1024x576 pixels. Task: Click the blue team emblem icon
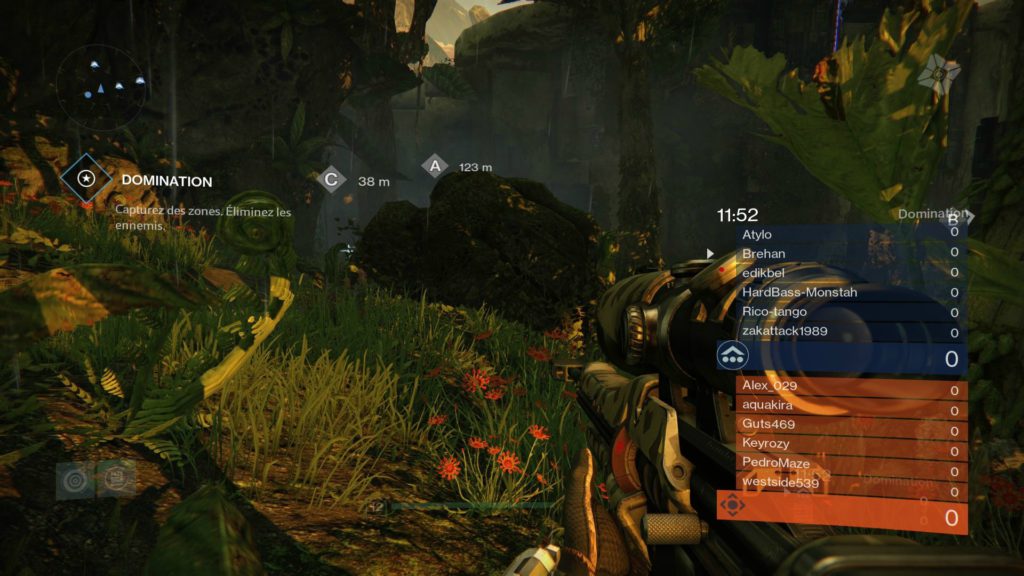pos(733,355)
